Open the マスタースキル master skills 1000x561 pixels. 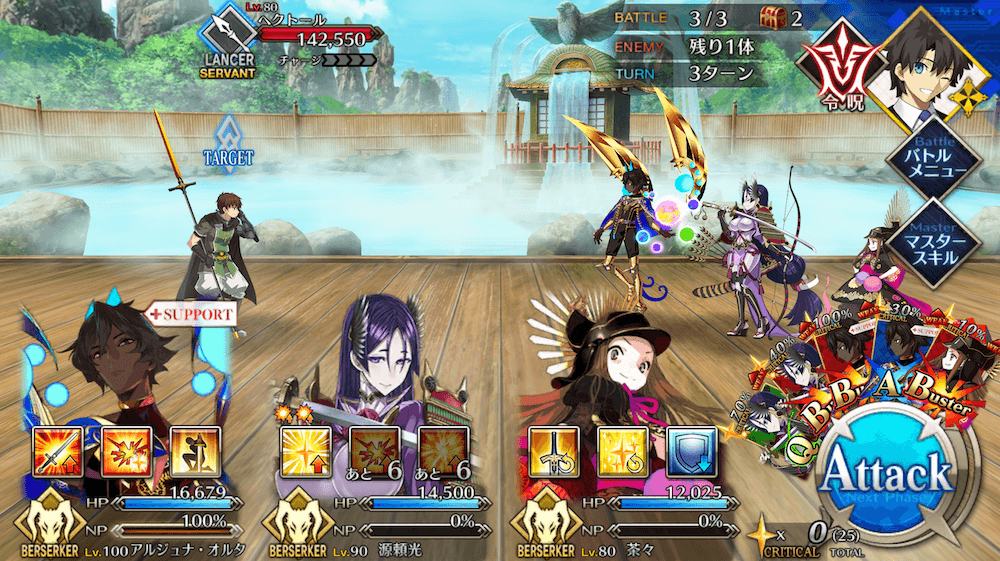click(x=936, y=246)
